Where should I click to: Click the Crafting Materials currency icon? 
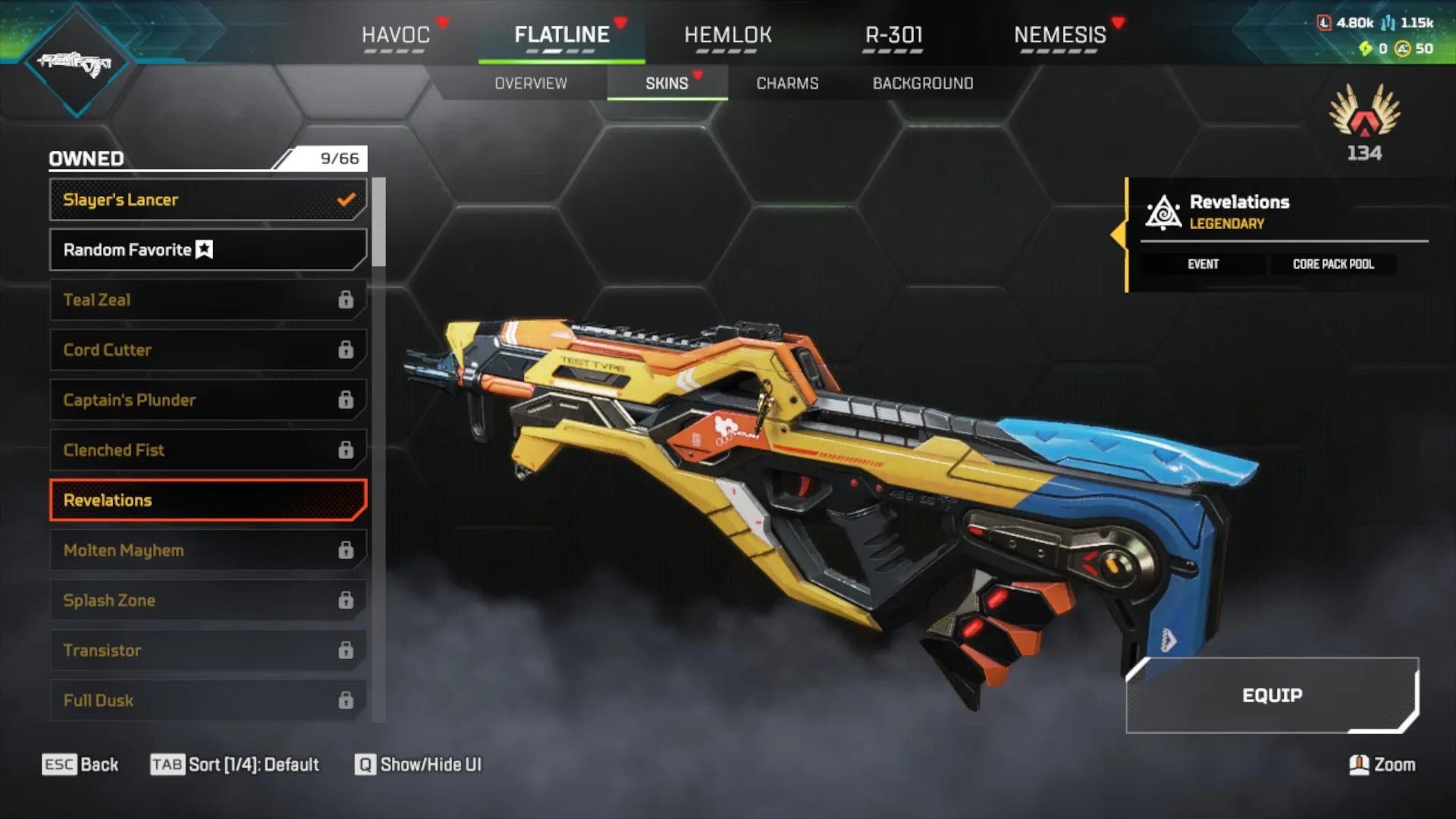coord(1389,24)
